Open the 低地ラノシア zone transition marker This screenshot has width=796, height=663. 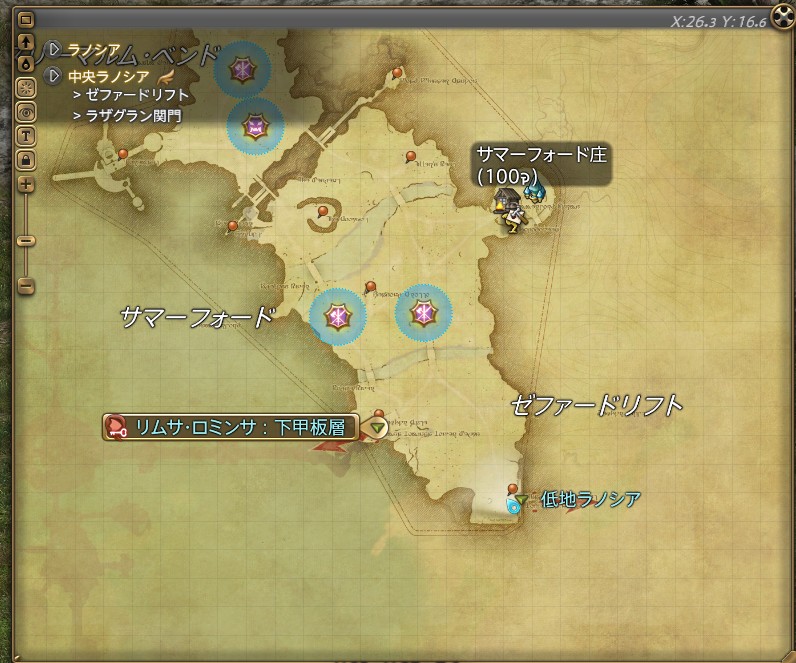pyautogui.click(x=521, y=498)
